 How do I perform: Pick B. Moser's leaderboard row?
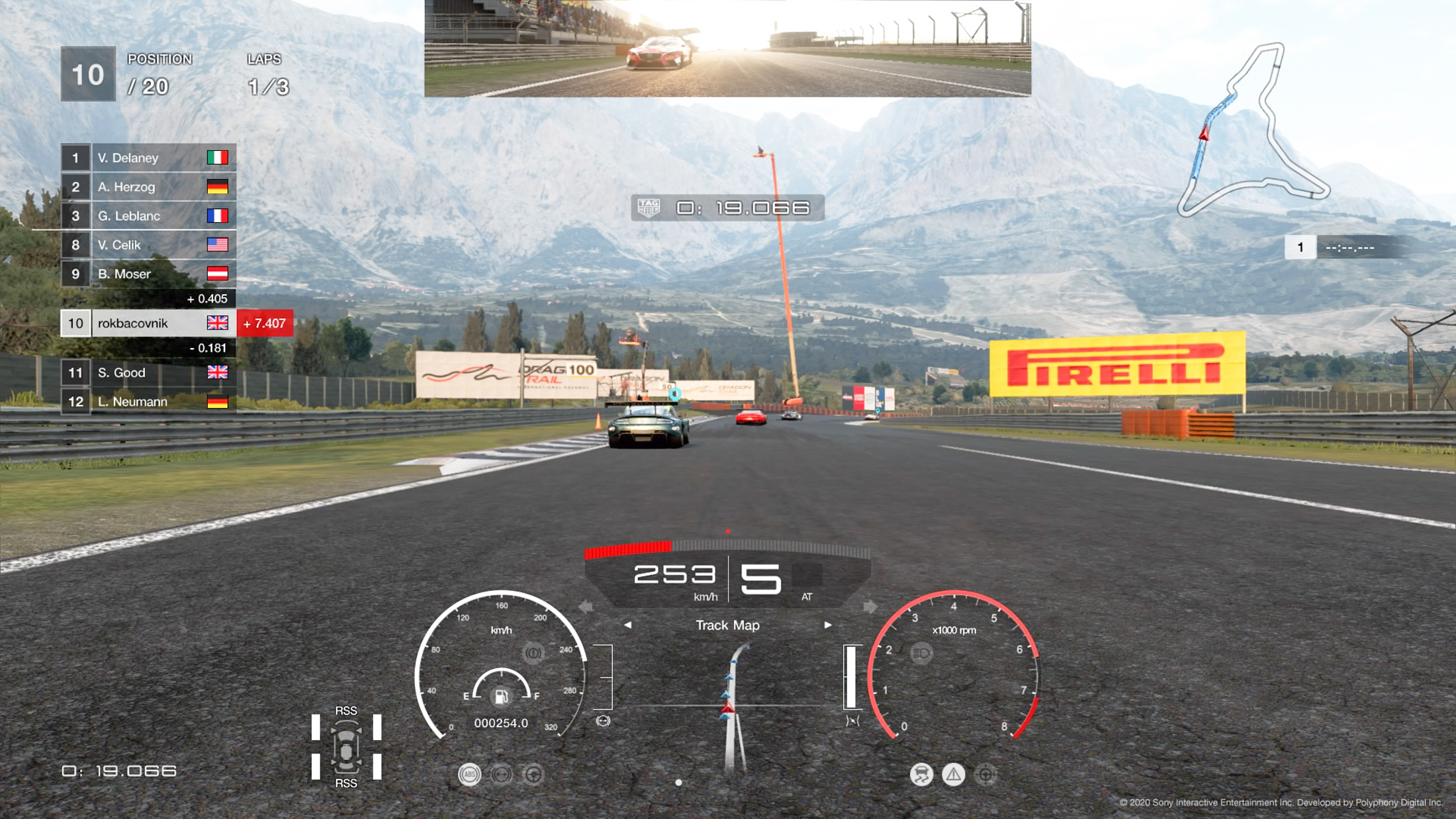pos(148,274)
